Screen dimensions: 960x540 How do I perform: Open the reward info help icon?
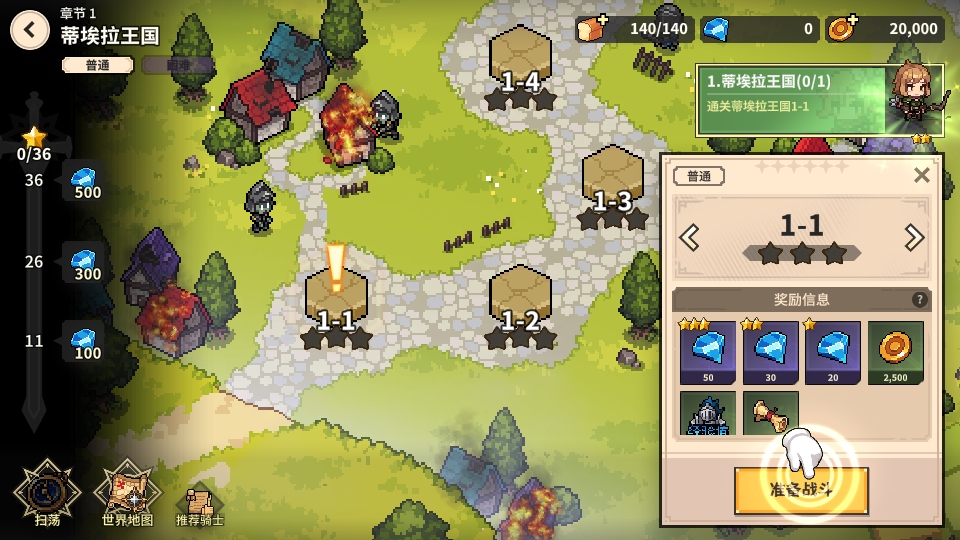pyautogui.click(x=919, y=300)
